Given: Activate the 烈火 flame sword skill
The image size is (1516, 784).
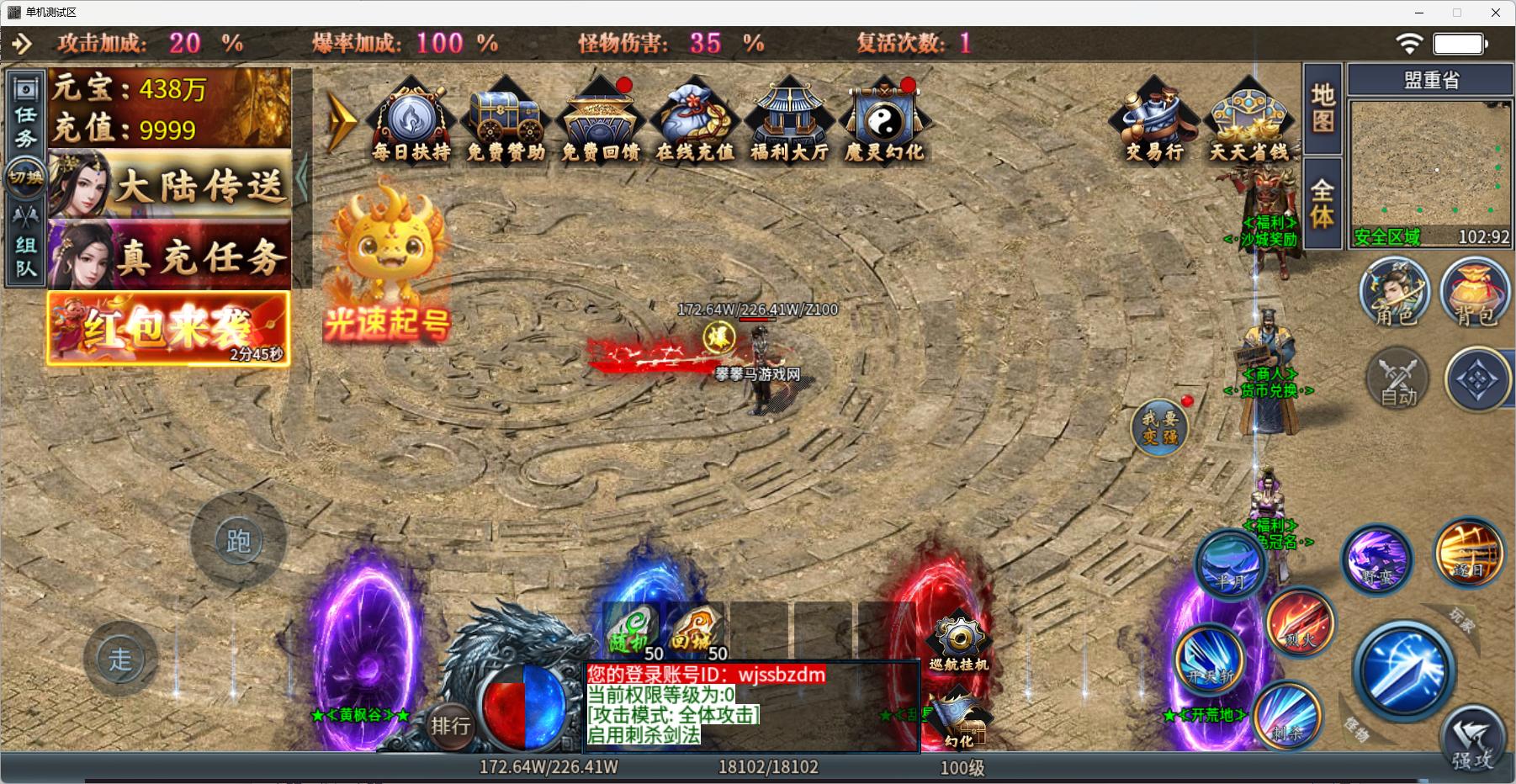Looking at the screenshot, I should point(1299,623).
